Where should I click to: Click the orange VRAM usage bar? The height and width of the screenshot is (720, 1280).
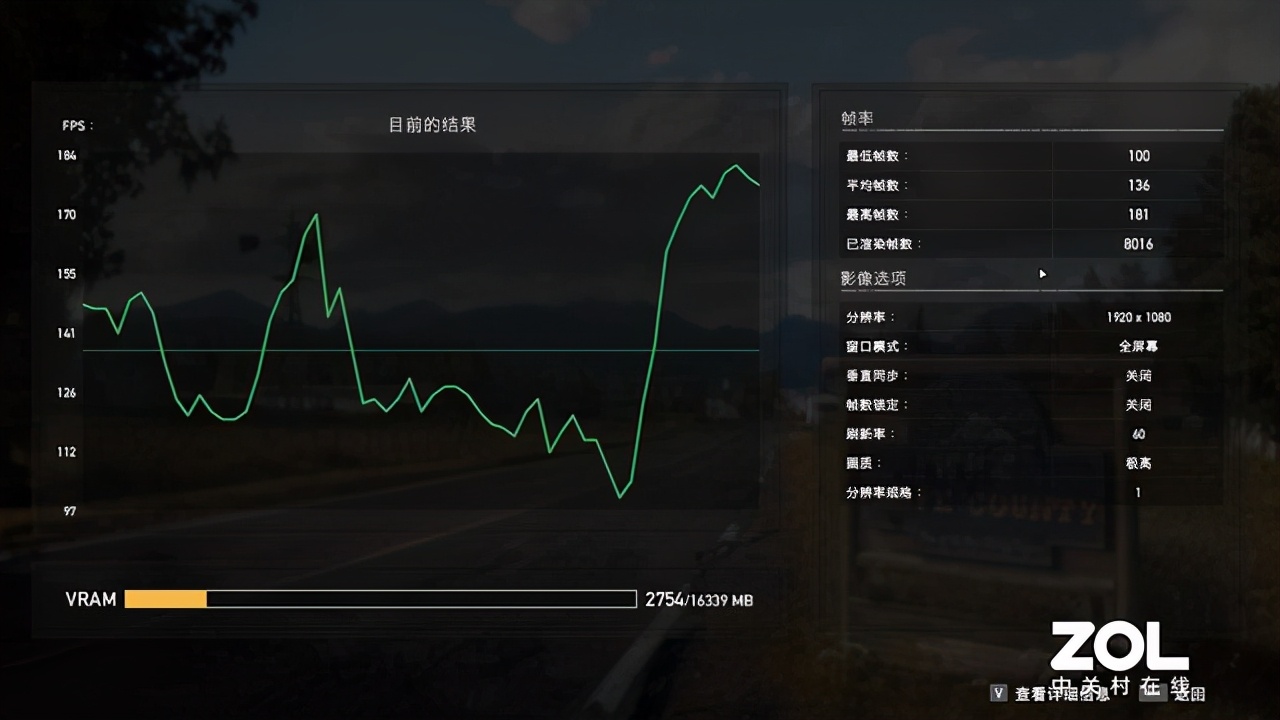coord(165,598)
